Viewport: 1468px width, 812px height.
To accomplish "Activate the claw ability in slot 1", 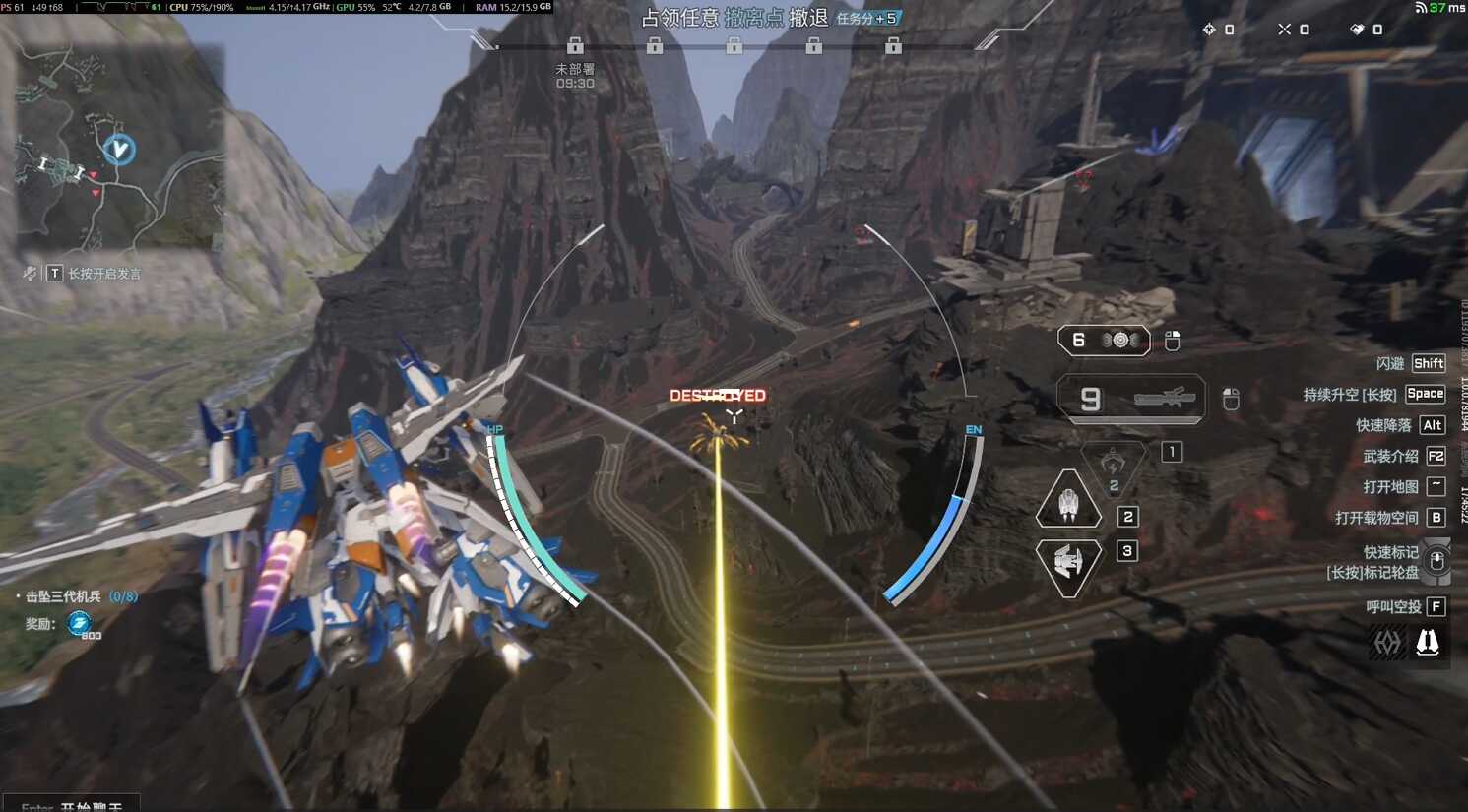I will 1113,462.
